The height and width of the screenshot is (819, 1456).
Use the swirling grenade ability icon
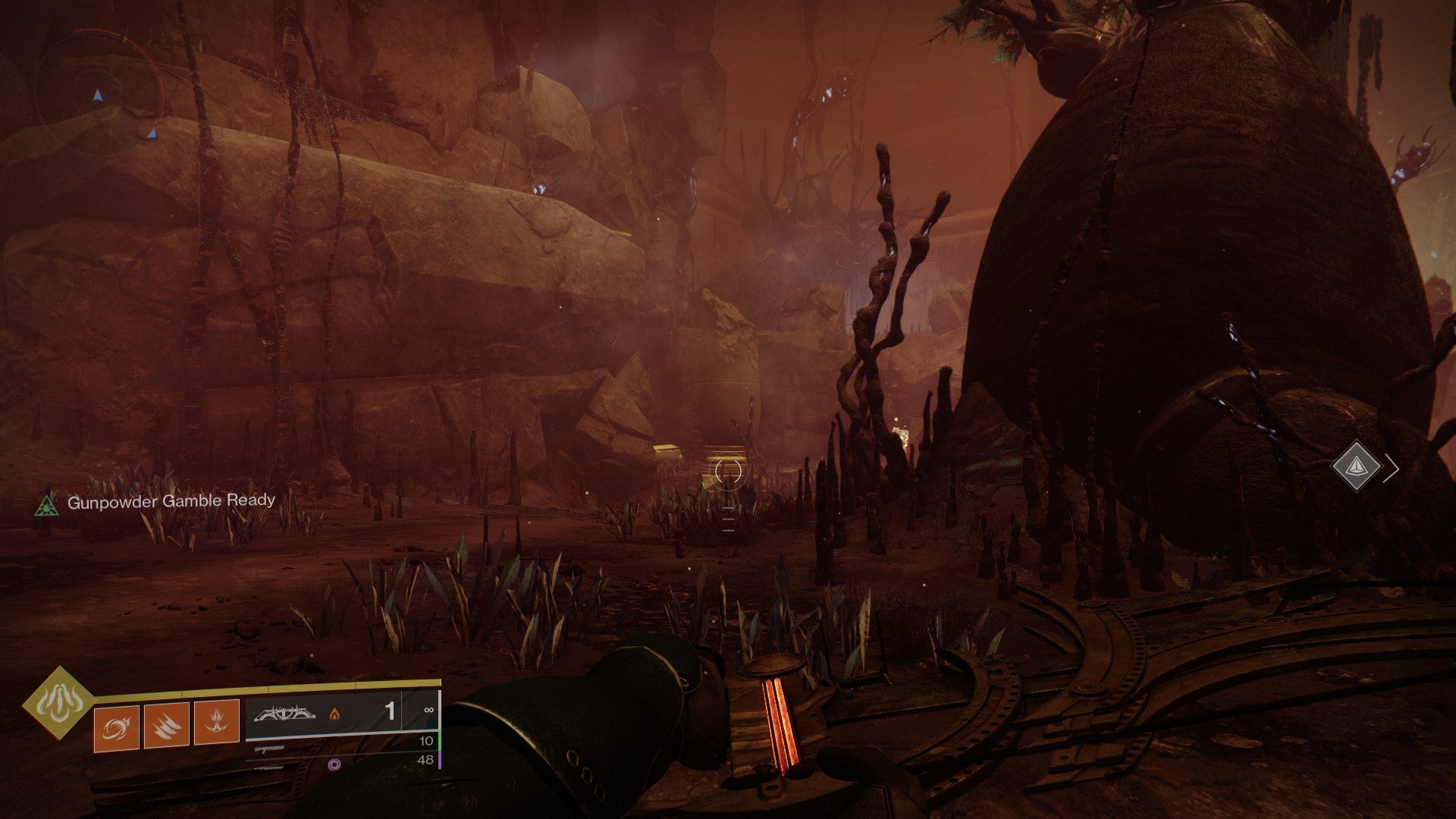[x=116, y=727]
